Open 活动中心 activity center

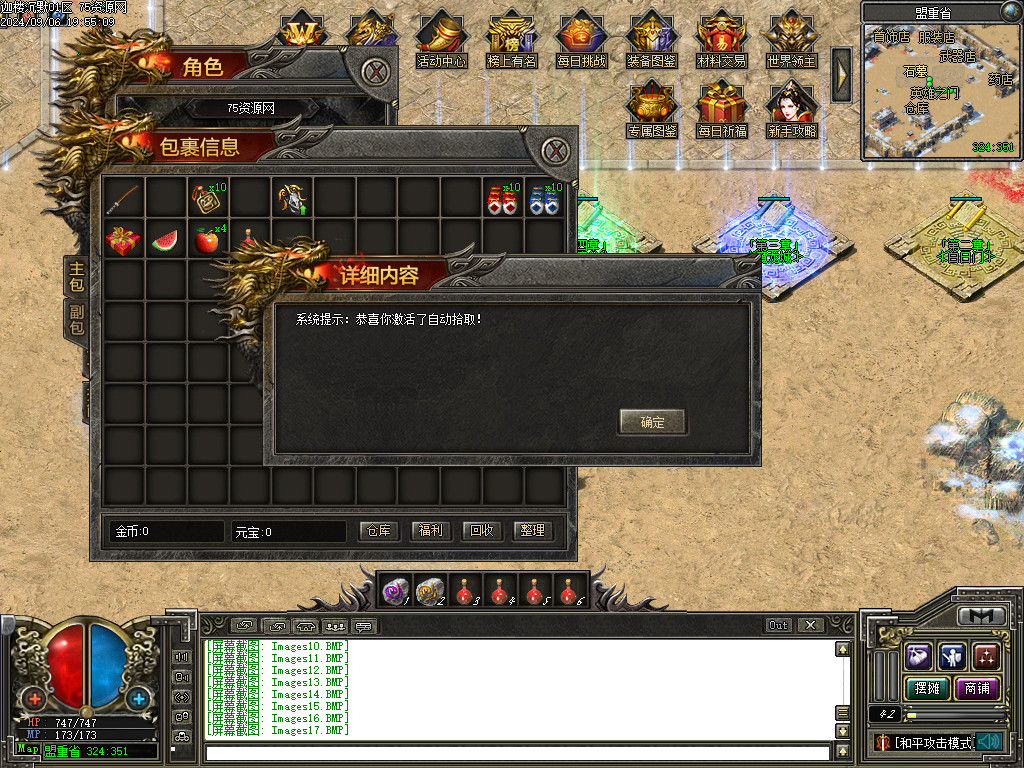[442, 40]
